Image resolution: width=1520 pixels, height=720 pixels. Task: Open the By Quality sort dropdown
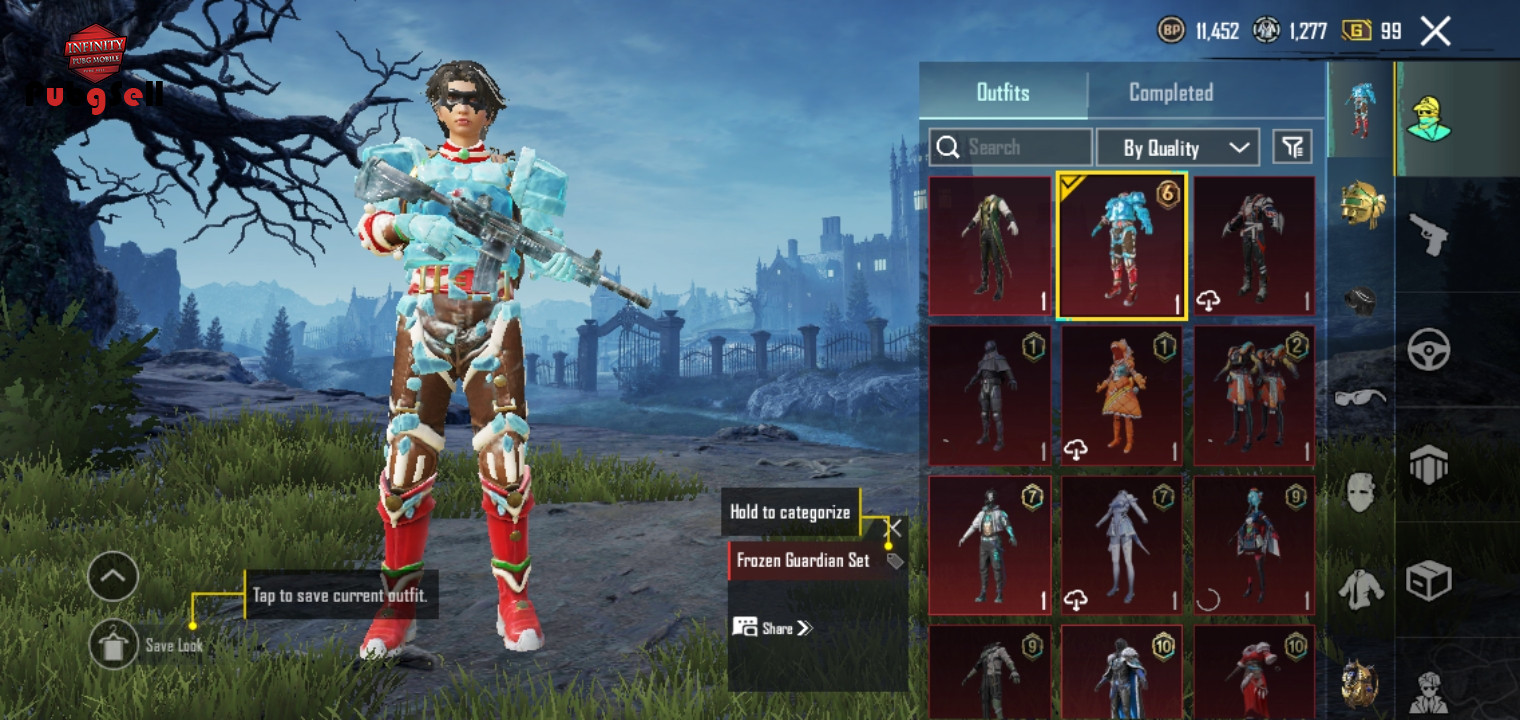click(x=1177, y=148)
